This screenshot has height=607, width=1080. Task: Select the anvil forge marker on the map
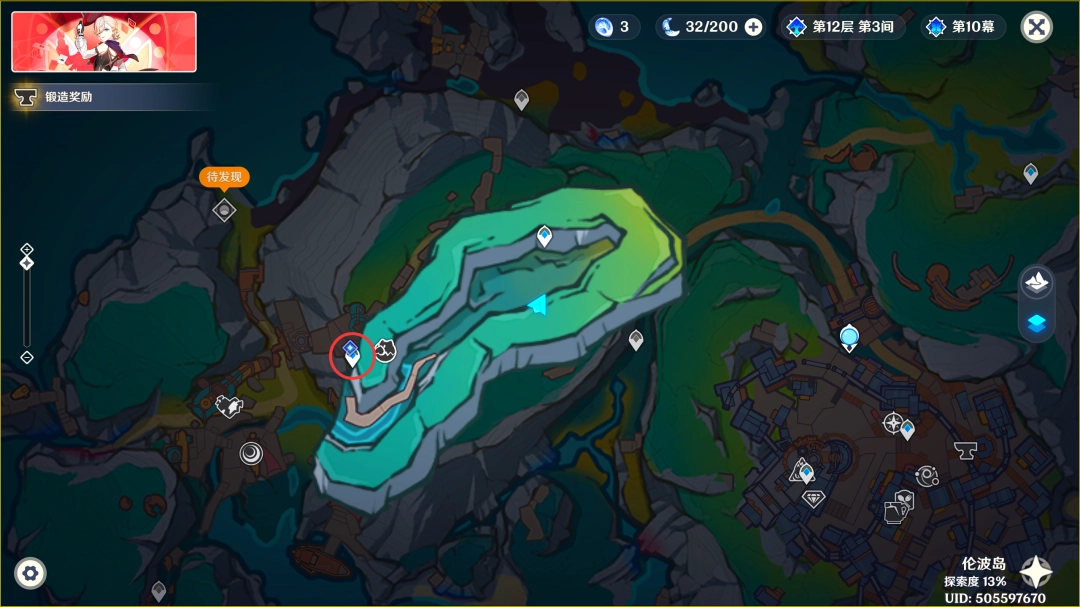click(x=965, y=450)
